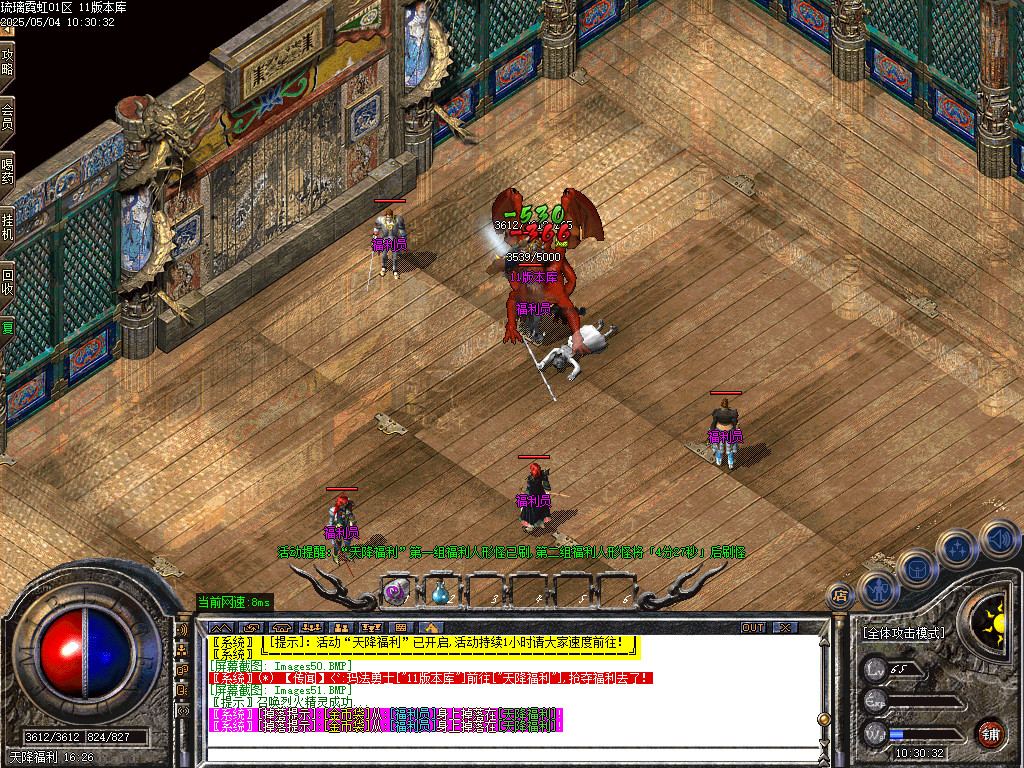This screenshot has width=1024, height=768.
Task: Open the bag inventory round icon
Action: coord(917,568)
